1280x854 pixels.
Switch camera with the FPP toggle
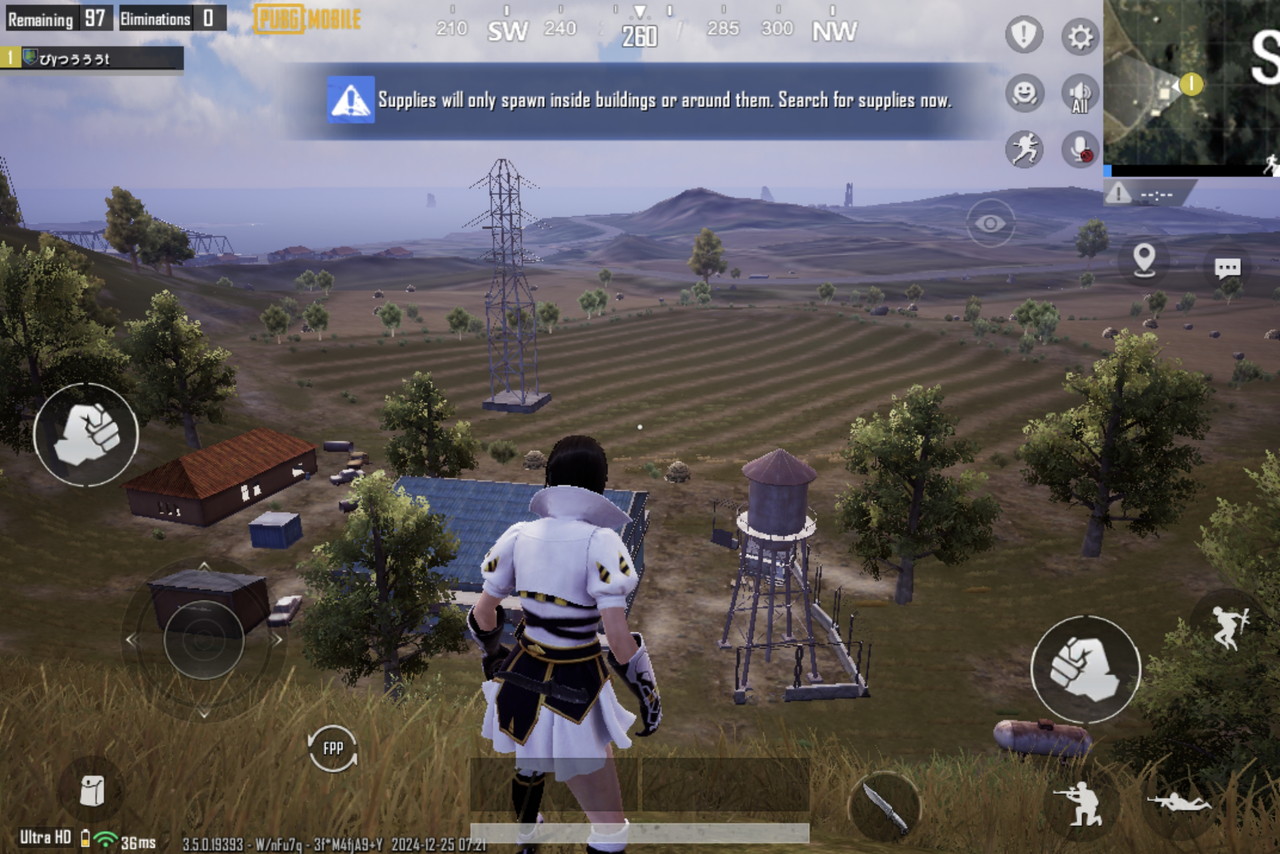click(332, 748)
